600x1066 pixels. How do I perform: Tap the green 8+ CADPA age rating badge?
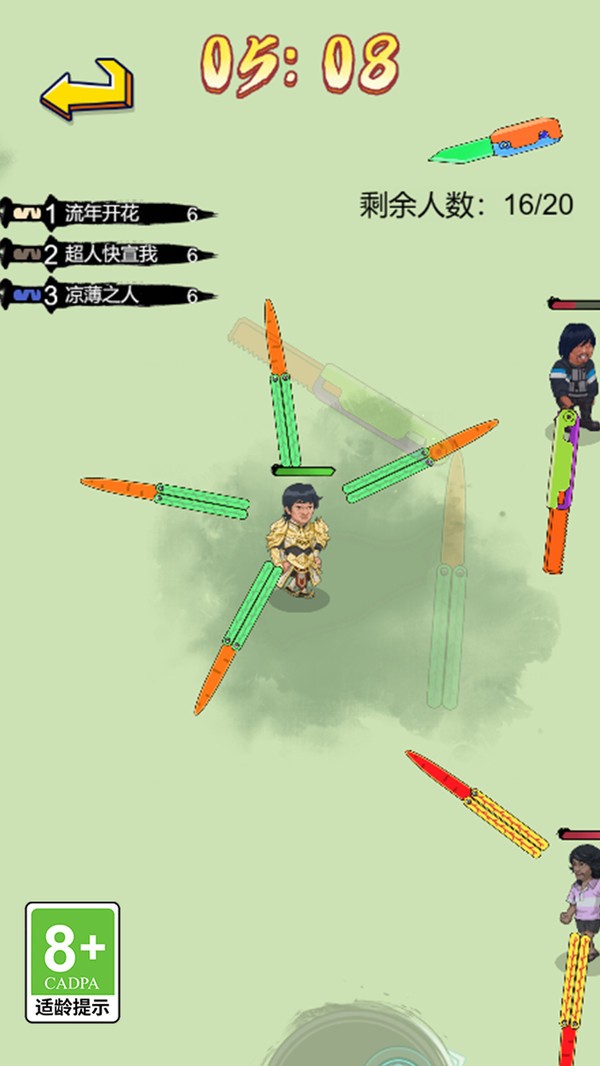coord(72,961)
